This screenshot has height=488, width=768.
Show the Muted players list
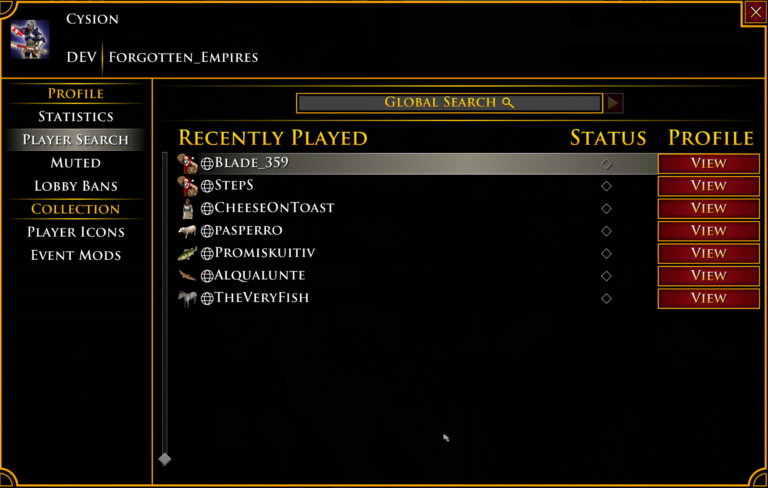76,163
